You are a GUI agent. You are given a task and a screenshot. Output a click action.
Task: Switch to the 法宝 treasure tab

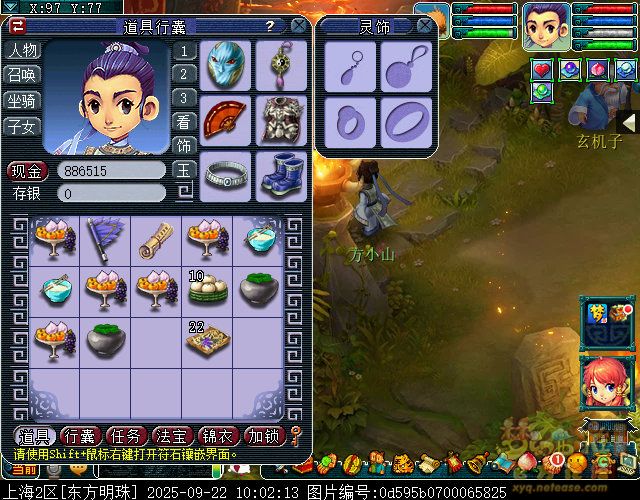coord(173,436)
